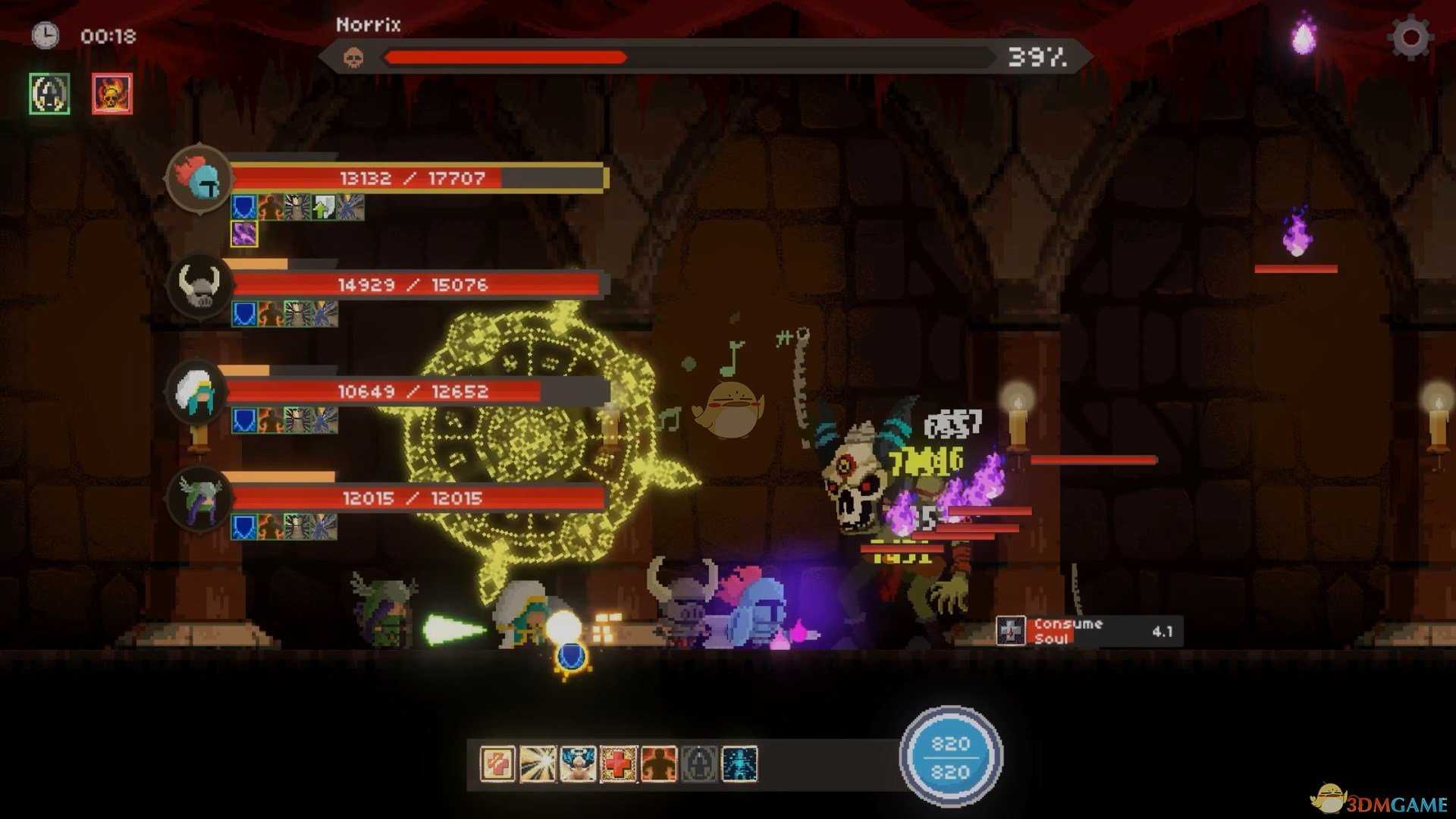Click the greyed-out circular emblem ability
Image resolution: width=1456 pixels, height=819 pixels.
[x=698, y=764]
